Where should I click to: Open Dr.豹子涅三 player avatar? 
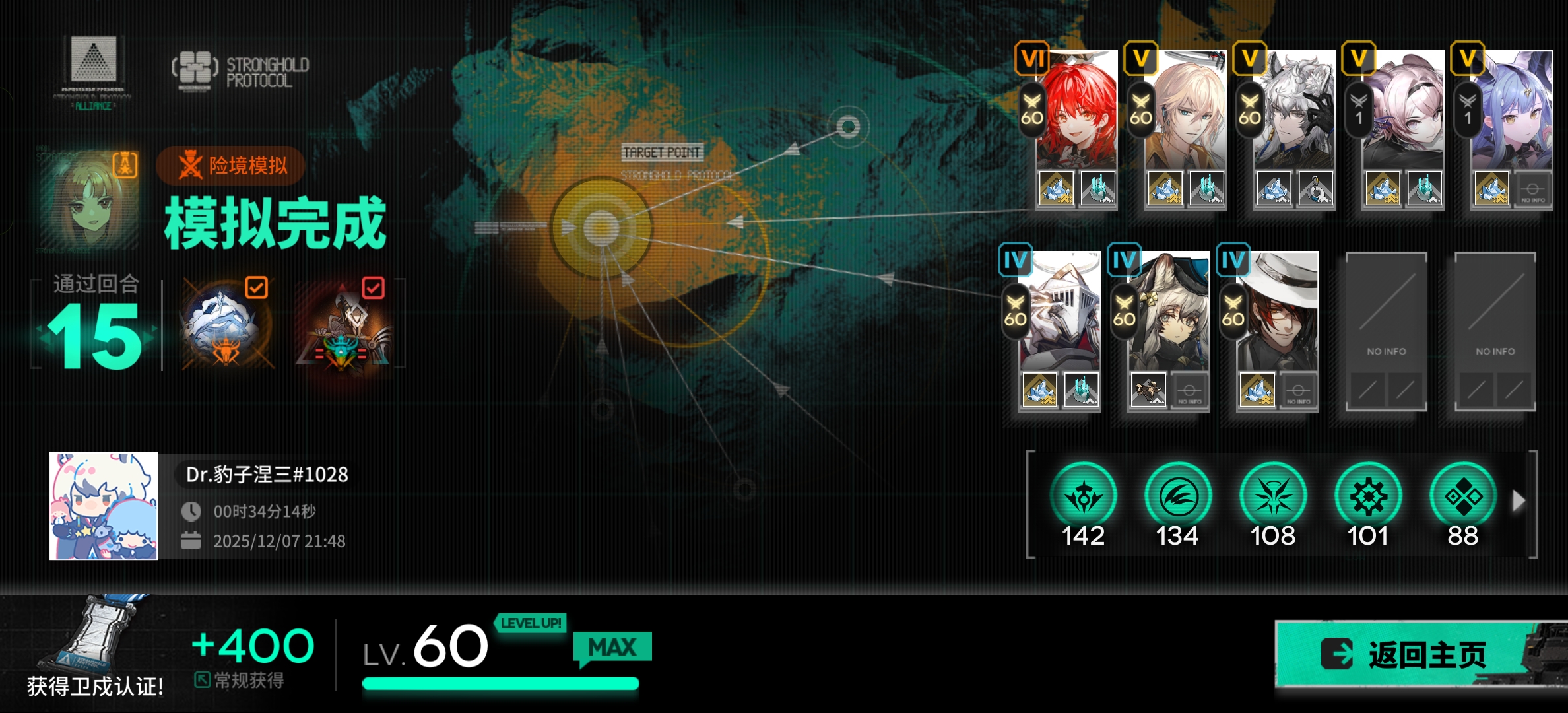(104, 506)
